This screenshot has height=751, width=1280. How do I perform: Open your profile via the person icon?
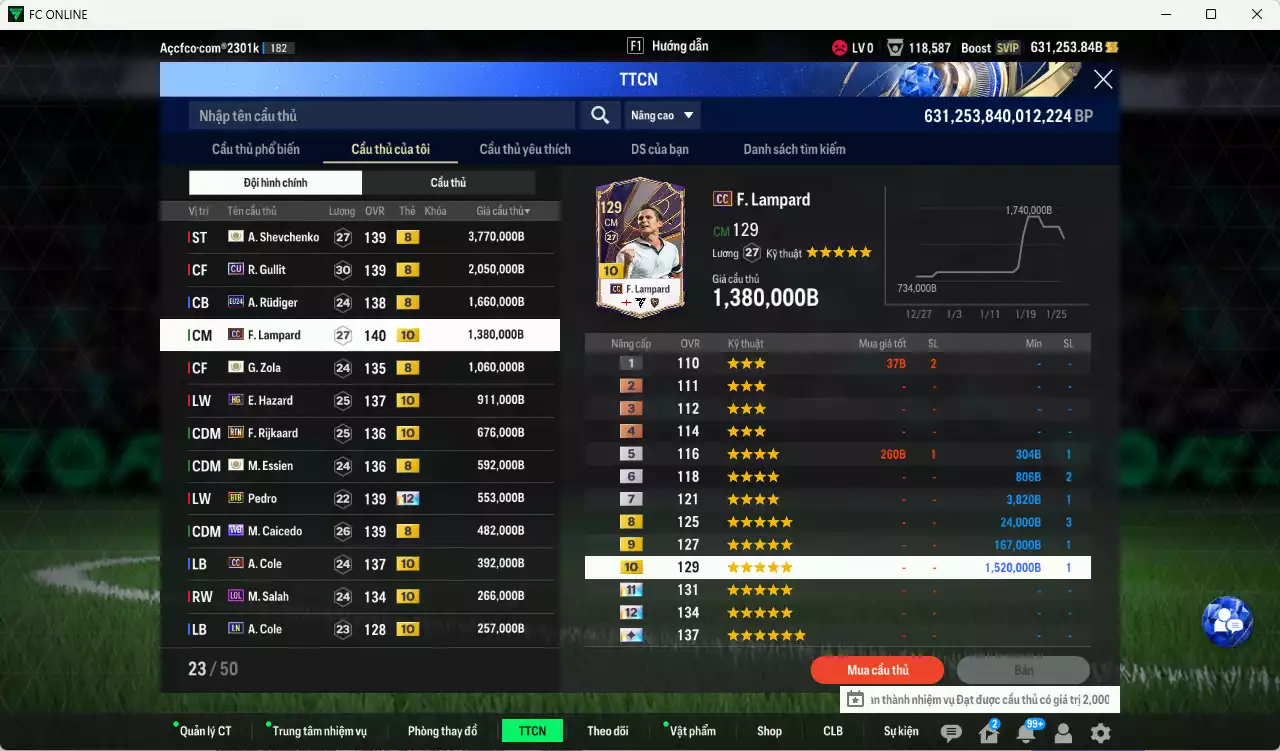[1062, 733]
